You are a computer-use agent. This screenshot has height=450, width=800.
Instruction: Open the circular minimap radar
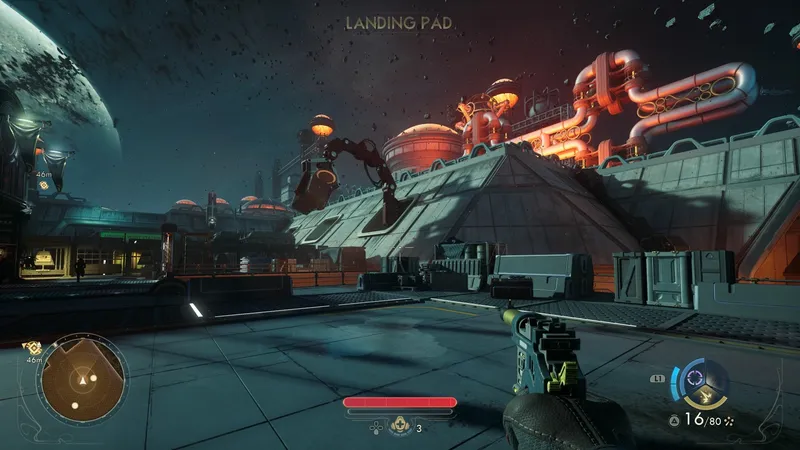click(x=84, y=379)
